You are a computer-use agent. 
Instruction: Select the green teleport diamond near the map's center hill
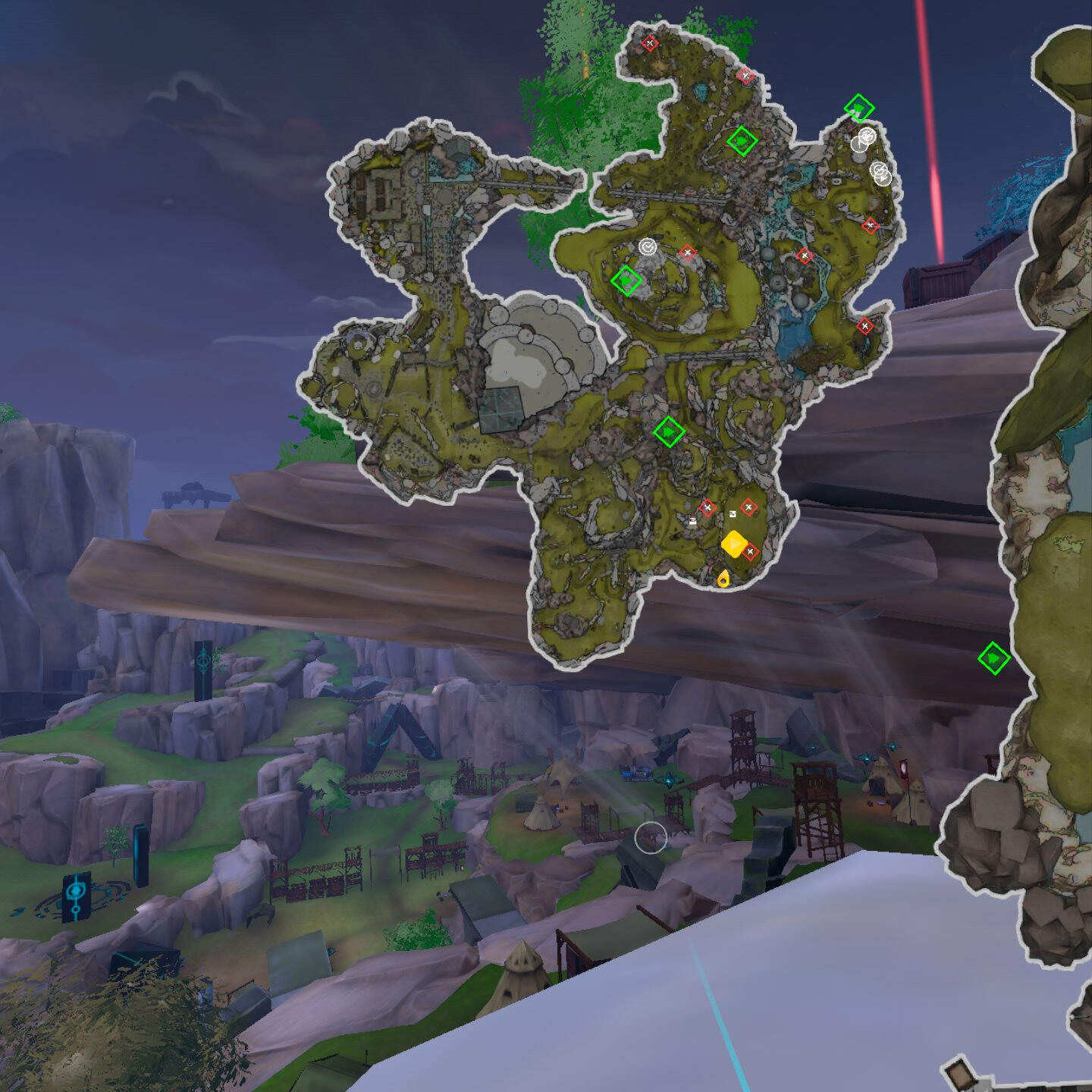[x=626, y=281]
